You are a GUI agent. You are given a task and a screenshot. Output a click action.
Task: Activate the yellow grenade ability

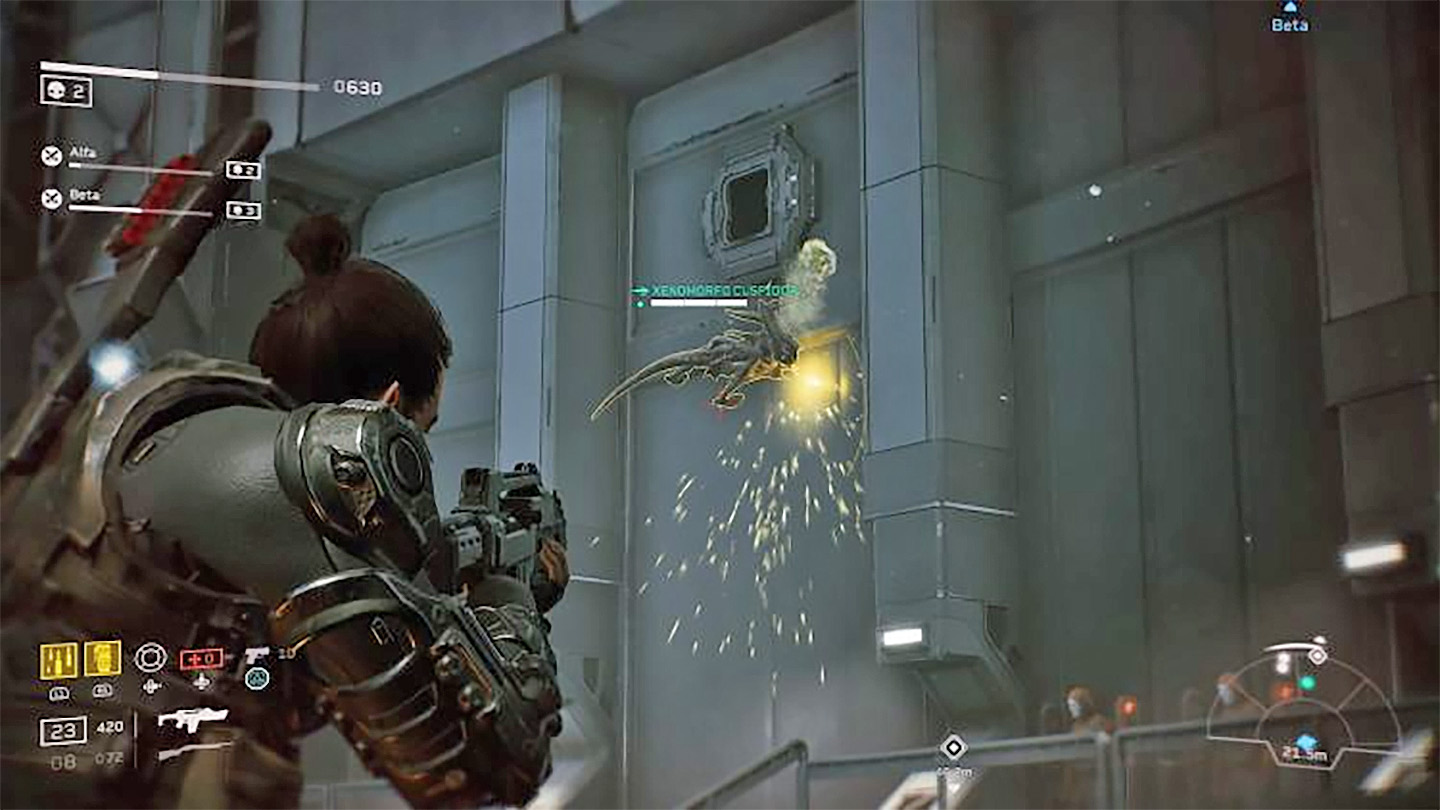pos(102,659)
